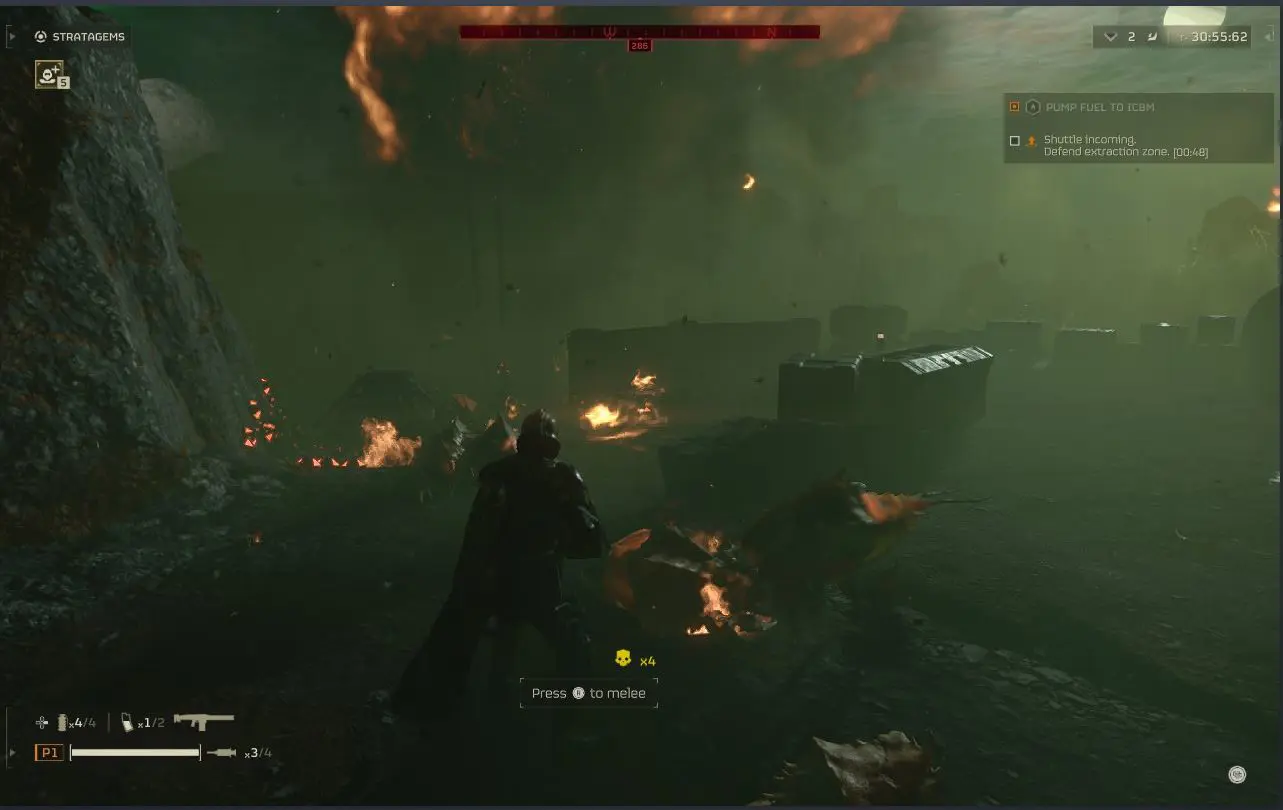1283x810 pixels.
Task: Click the white health bar
Action: click(x=134, y=752)
